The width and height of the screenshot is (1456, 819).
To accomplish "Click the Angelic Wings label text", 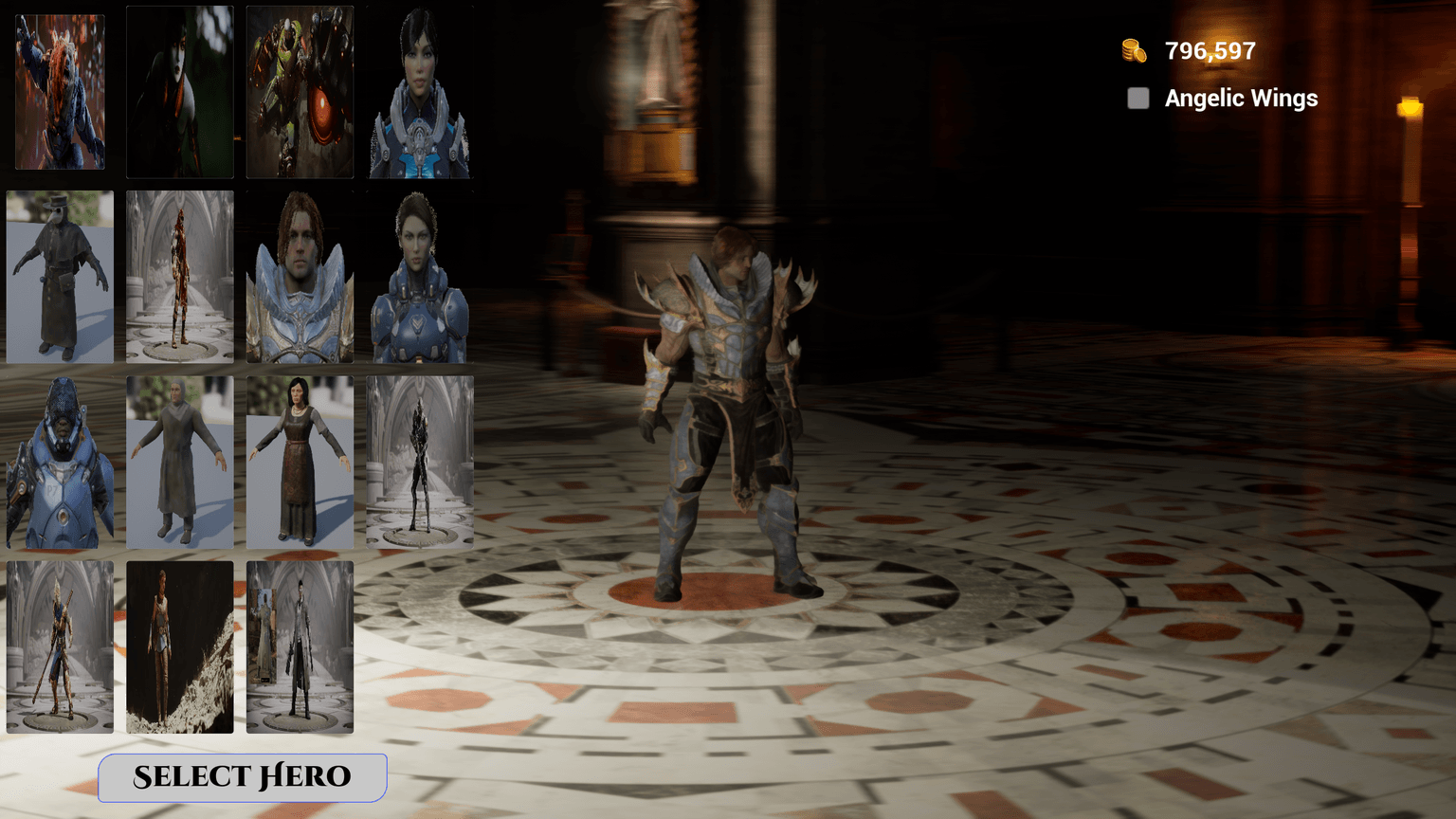I will click(1240, 98).
